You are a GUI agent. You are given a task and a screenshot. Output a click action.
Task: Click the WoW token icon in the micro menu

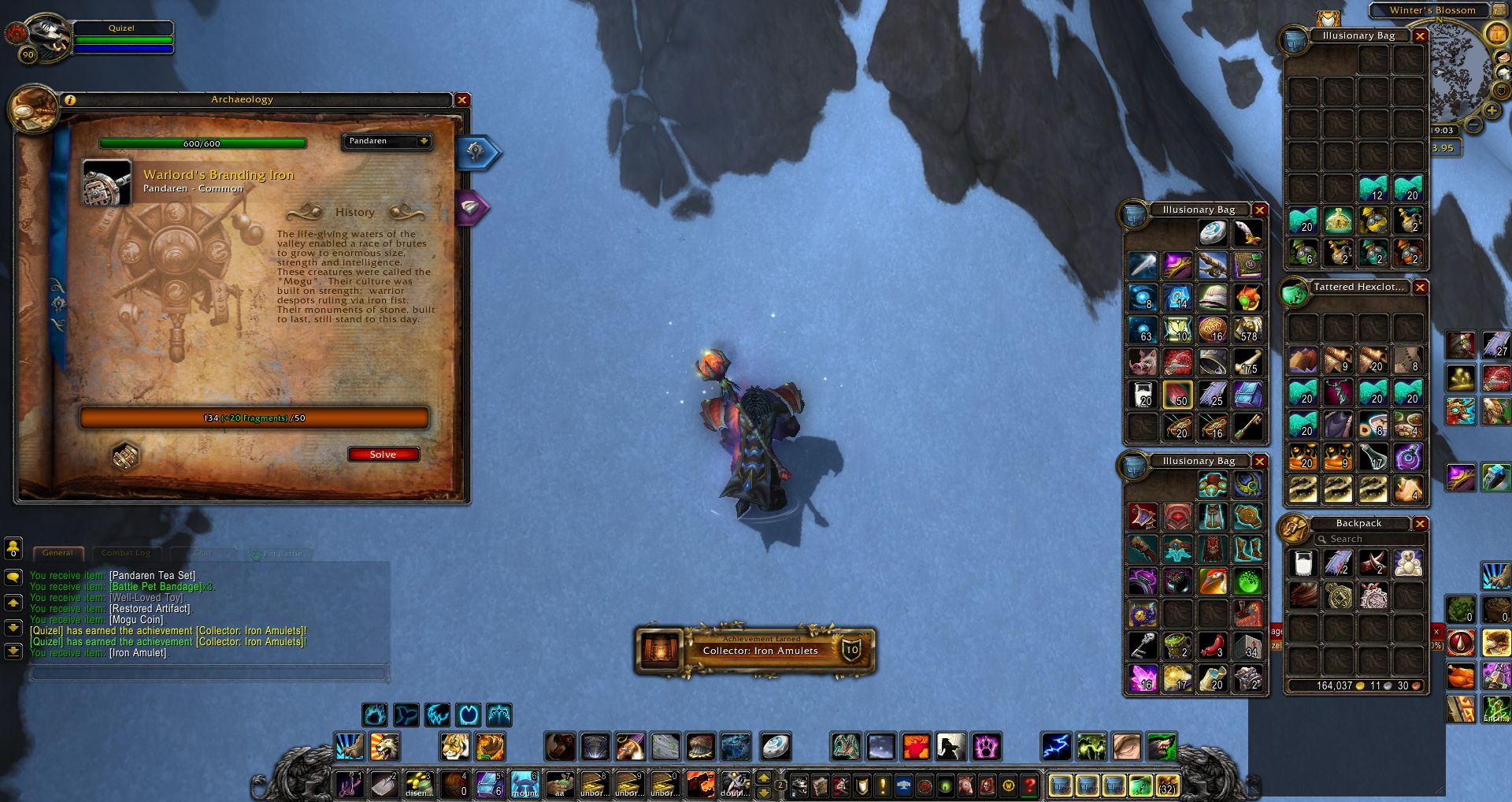click(1008, 786)
